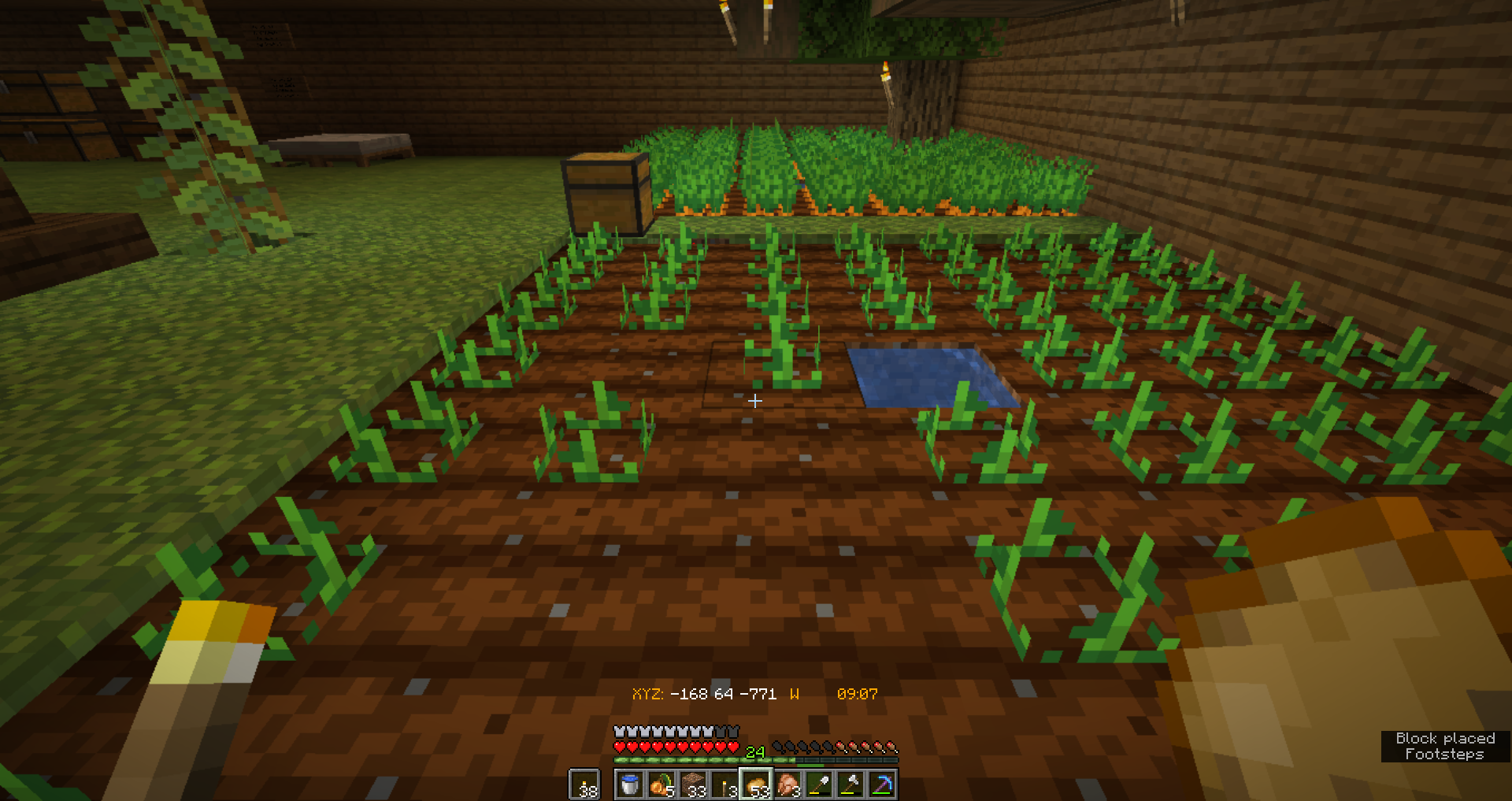
Task: Click the Footsteps subtitle caption
Action: 1446,755
